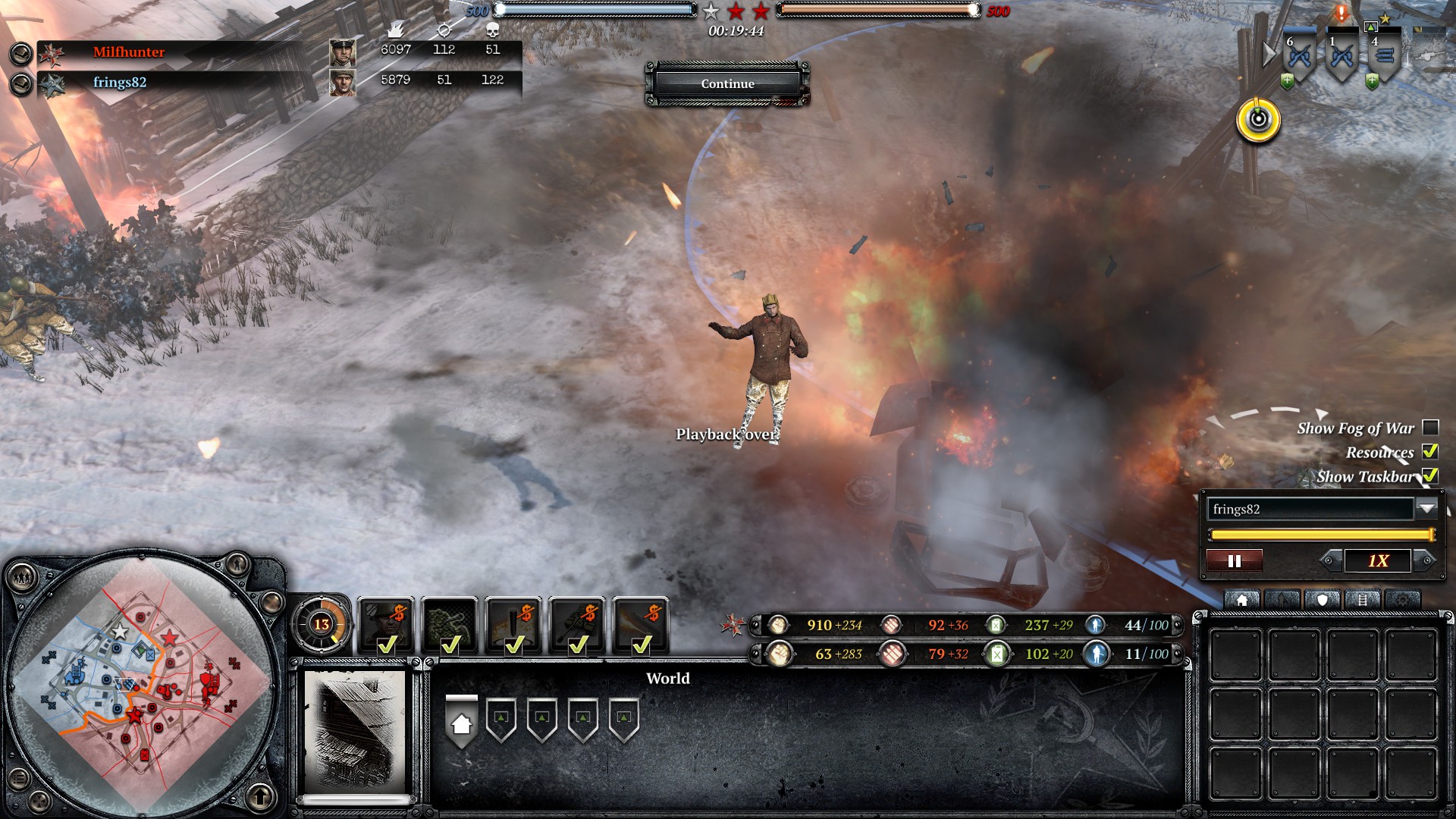Uncheck the Resources checkbox

point(1430,452)
